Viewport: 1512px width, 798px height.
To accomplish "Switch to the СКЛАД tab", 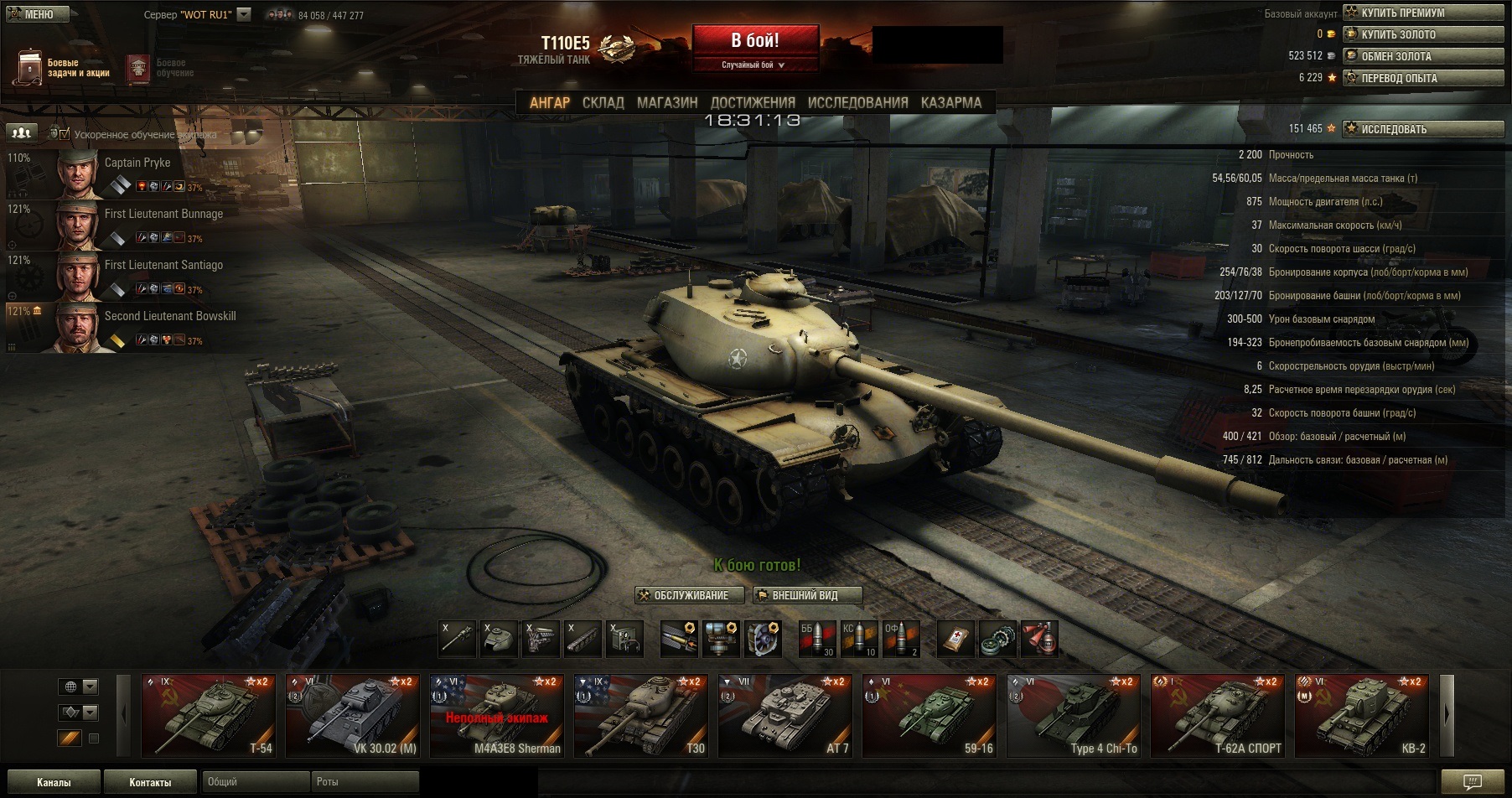I will (x=603, y=102).
